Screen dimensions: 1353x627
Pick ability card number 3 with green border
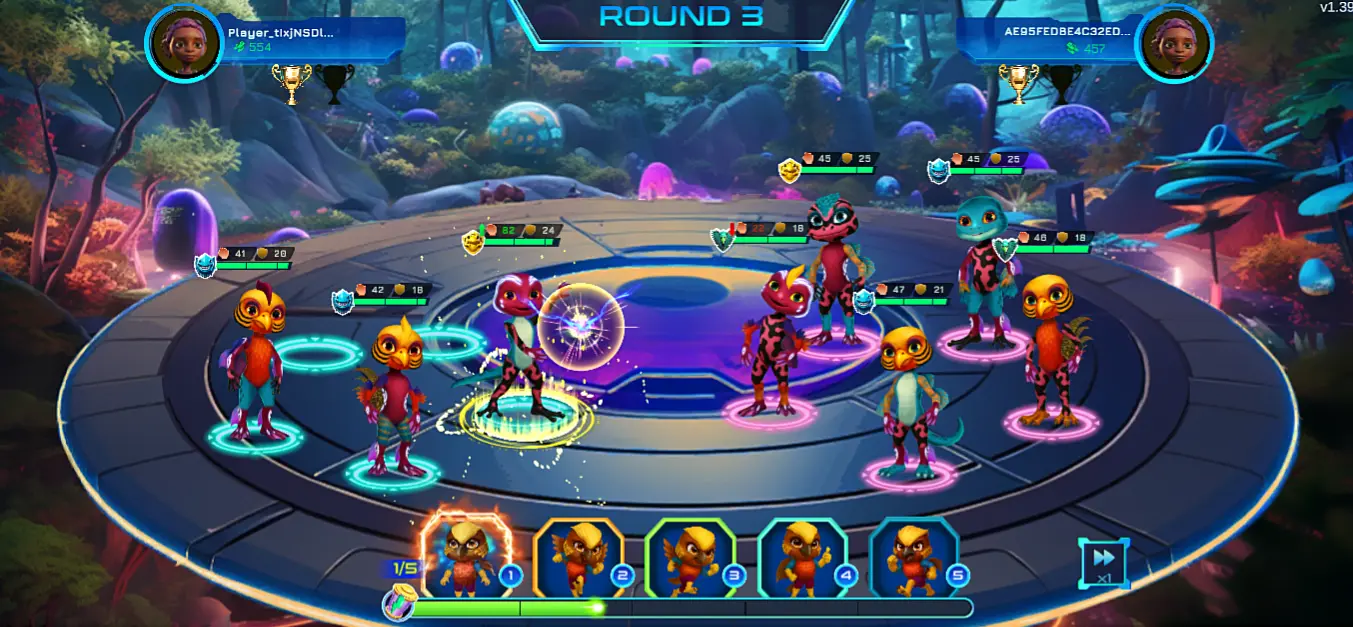coord(690,558)
